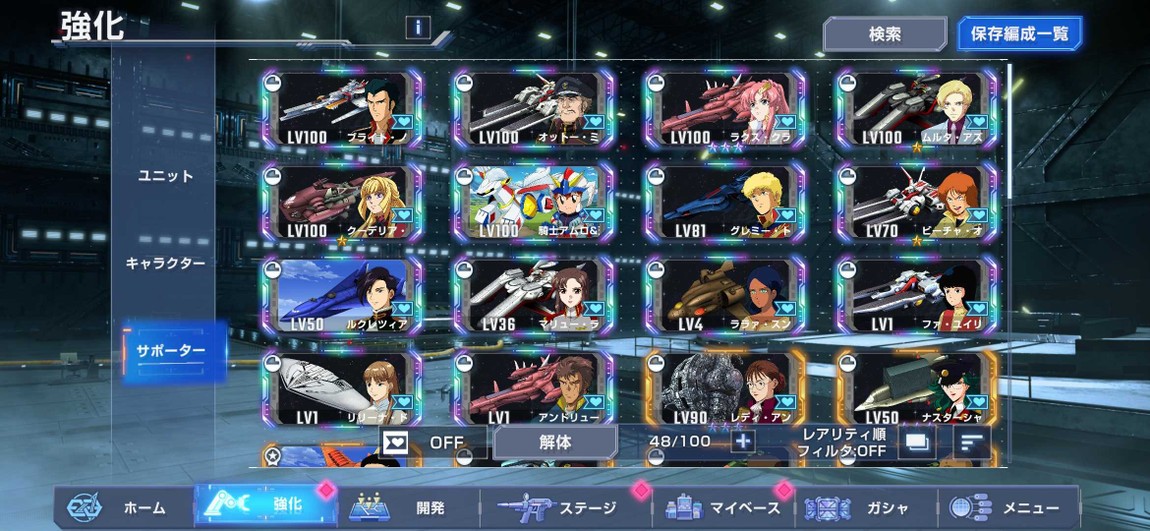This screenshot has height=531, width=1150.
Task: Switch to the キャラクター tab
Action: pos(166,263)
